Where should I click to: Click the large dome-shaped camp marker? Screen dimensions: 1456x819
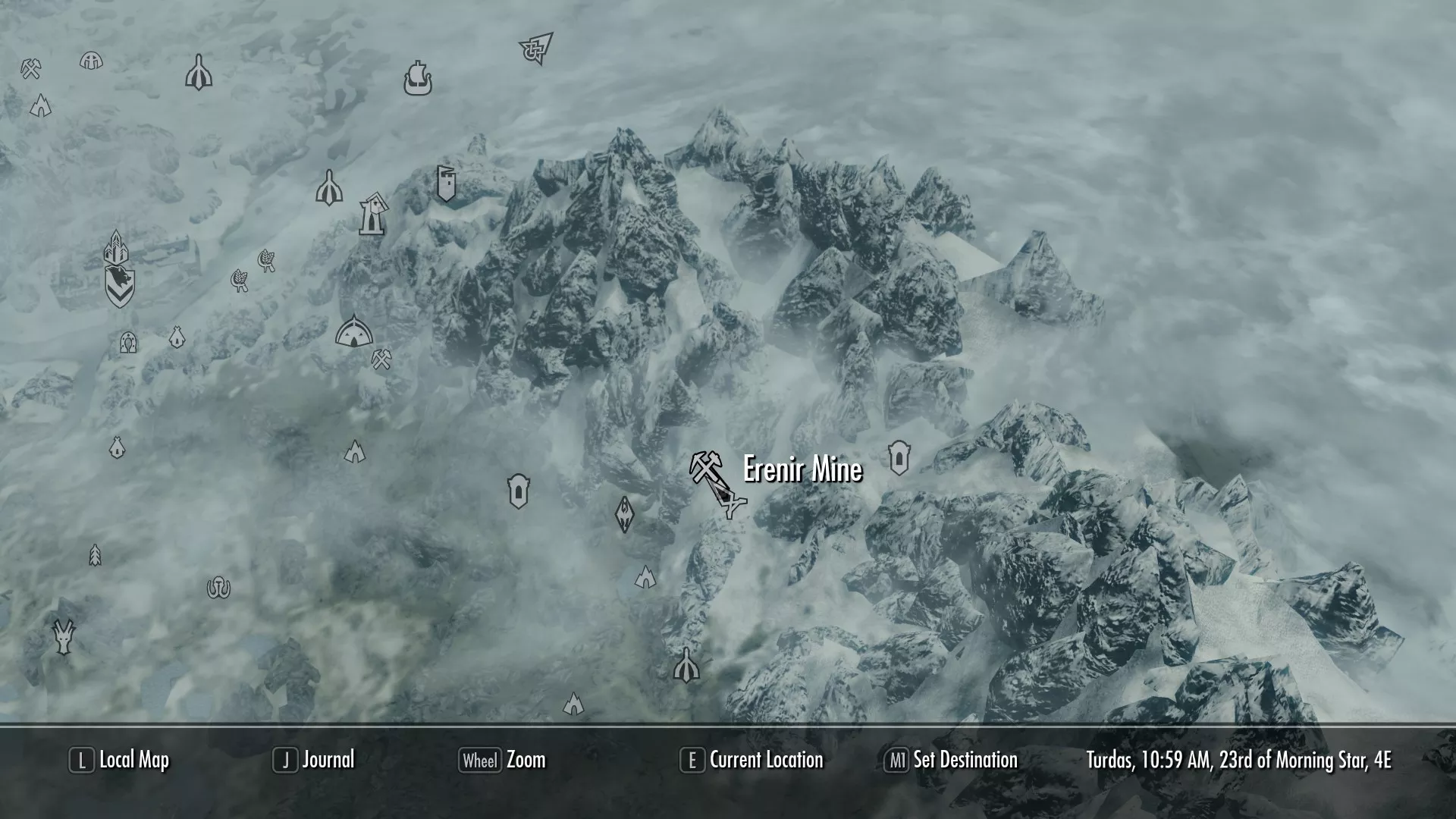click(x=353, y=331)
